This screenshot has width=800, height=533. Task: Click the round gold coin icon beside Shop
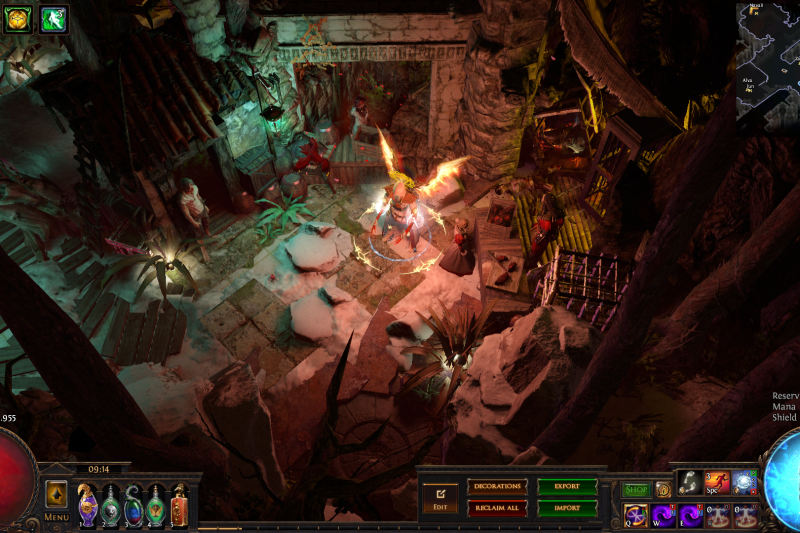(x=663, y=490)
